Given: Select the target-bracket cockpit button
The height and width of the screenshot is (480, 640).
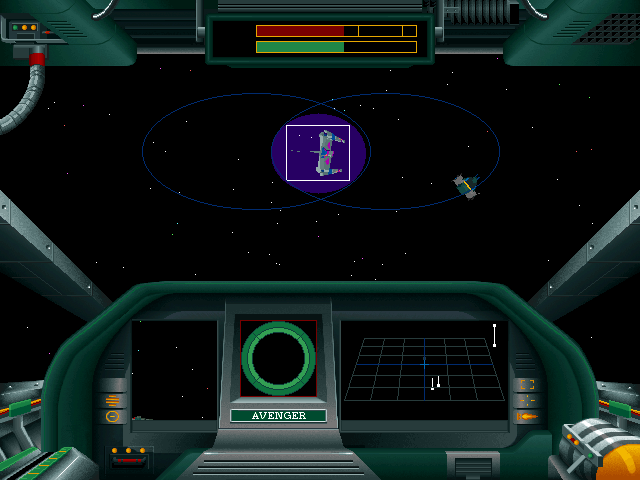Looking at the screenshot, I should coord(527,385).
